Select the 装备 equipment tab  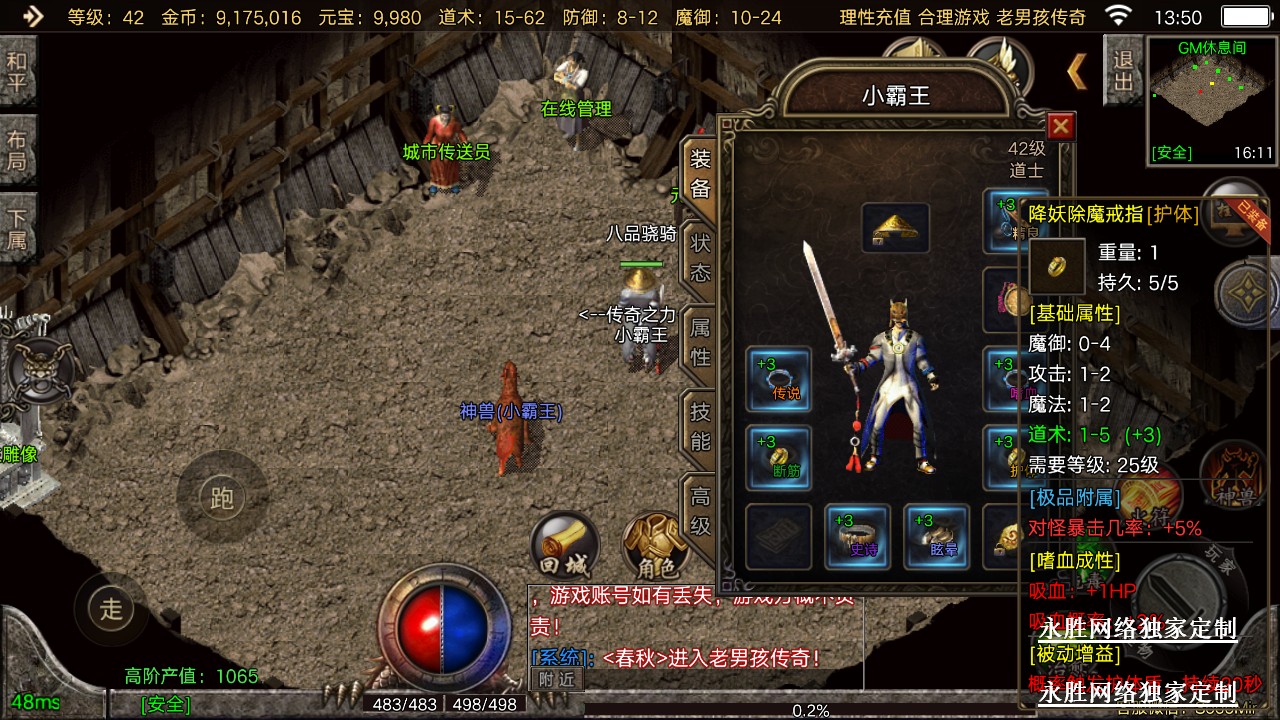click(700, 174)
